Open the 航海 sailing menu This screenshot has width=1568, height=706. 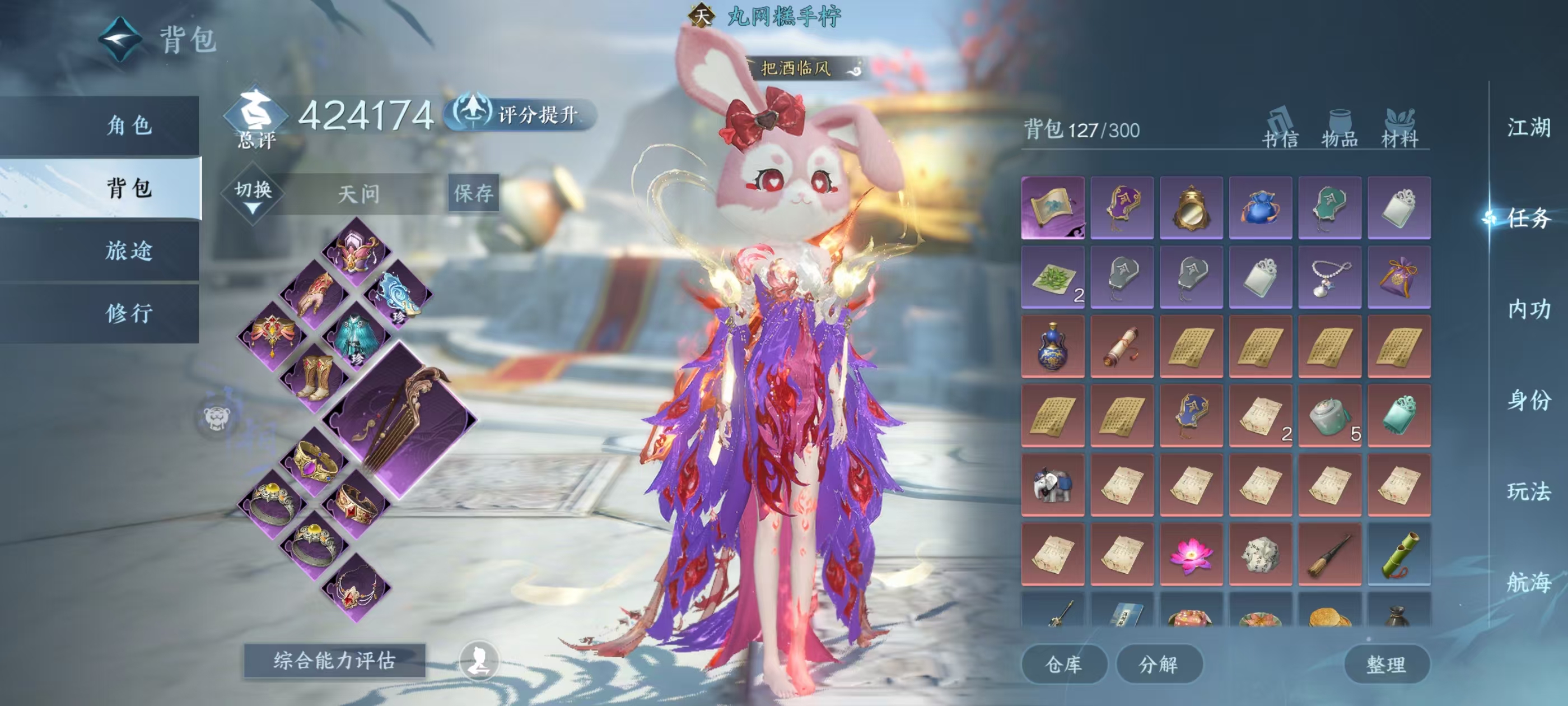point(1528,582)
